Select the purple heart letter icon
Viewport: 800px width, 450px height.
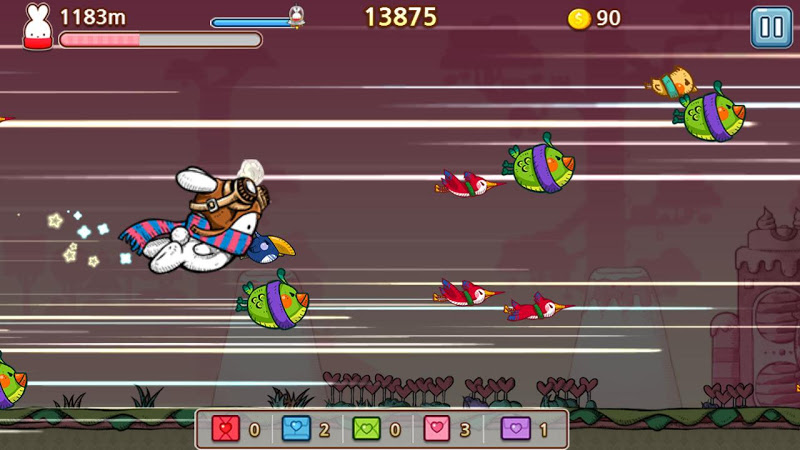click(x=514, y=430)
